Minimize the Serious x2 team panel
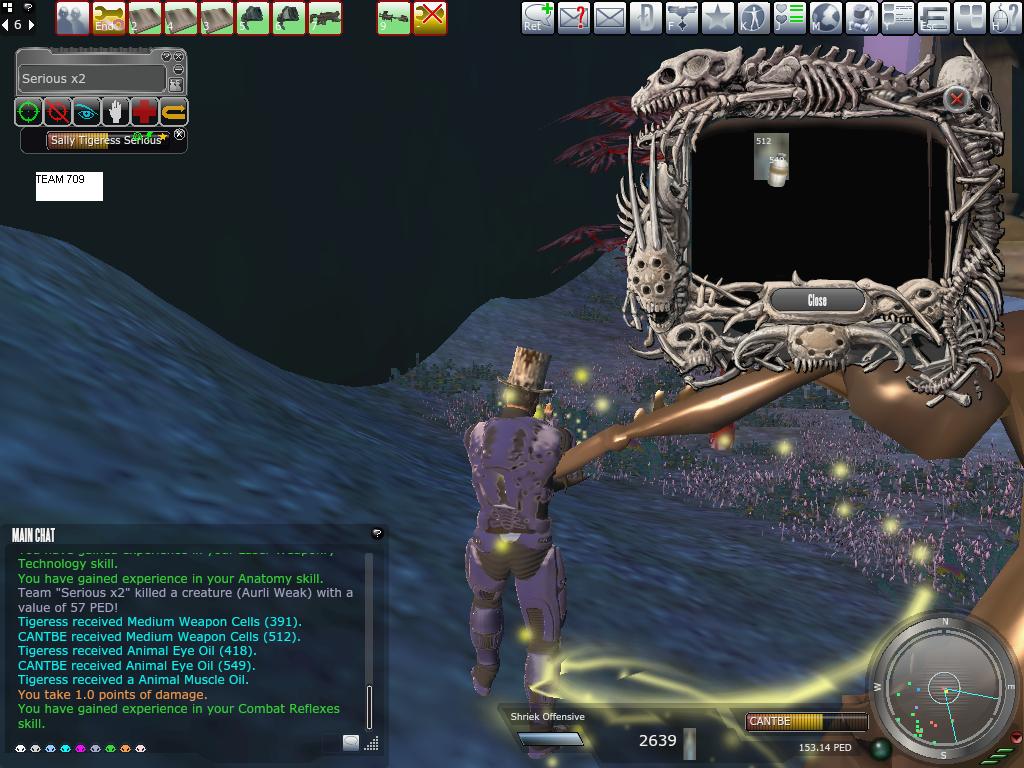1024x768 pixels. coord(179,70)
